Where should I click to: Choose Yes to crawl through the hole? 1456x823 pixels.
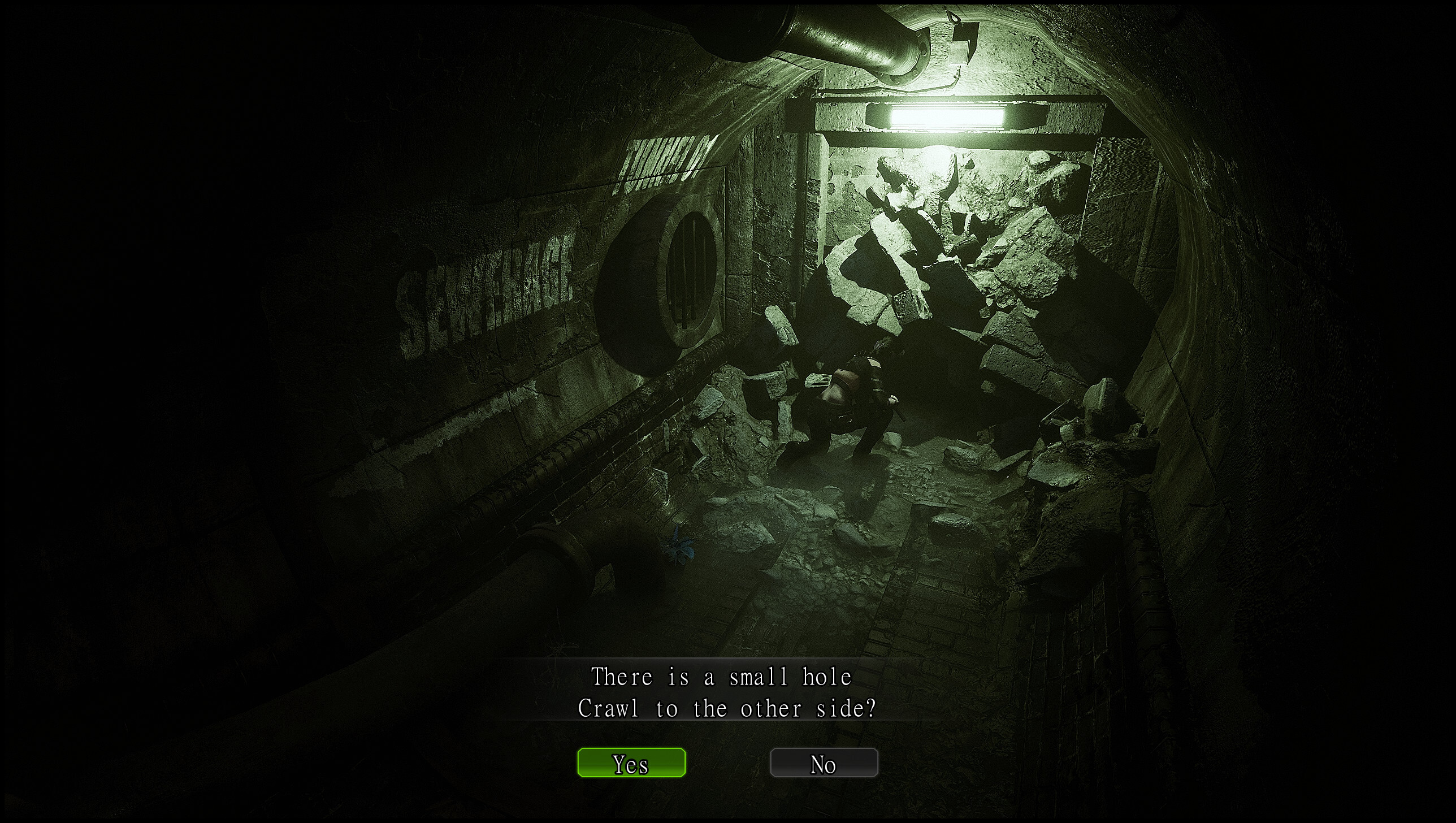(631, 763)
